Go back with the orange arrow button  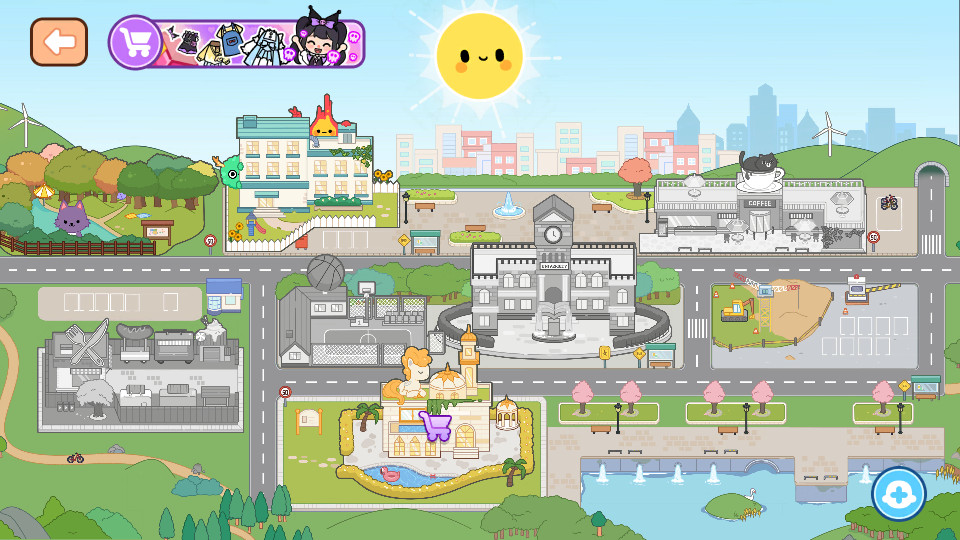[x=59, y=42]
